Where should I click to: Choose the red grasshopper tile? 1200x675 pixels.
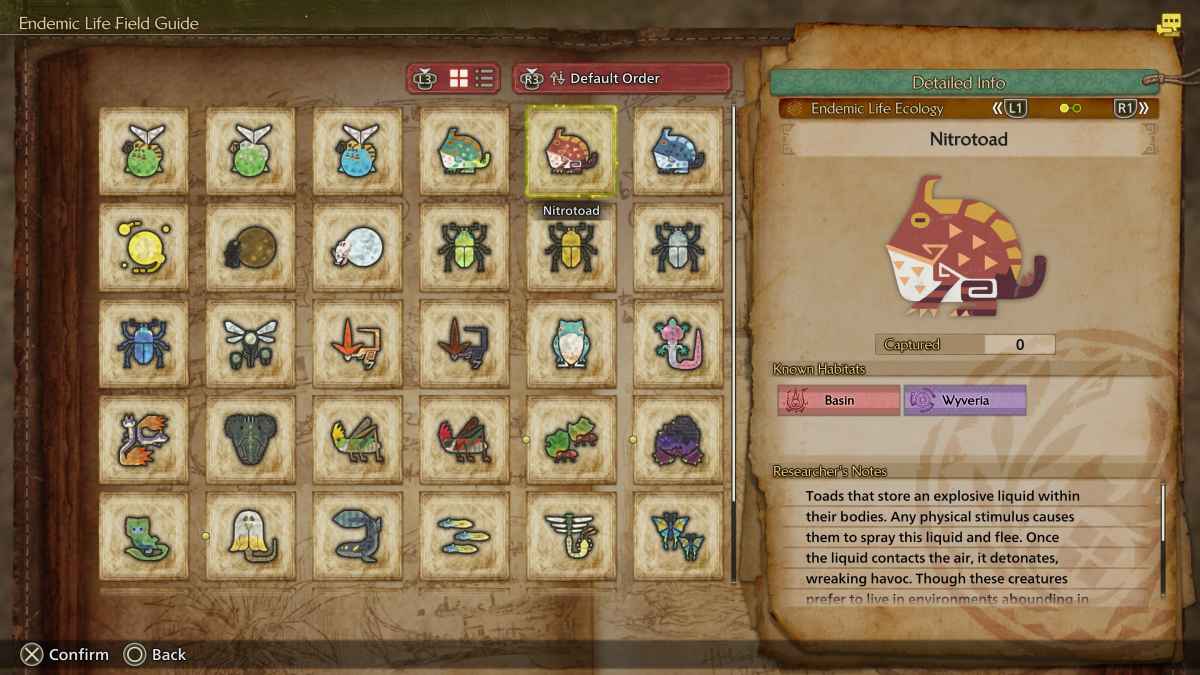(x=464, y=438)
